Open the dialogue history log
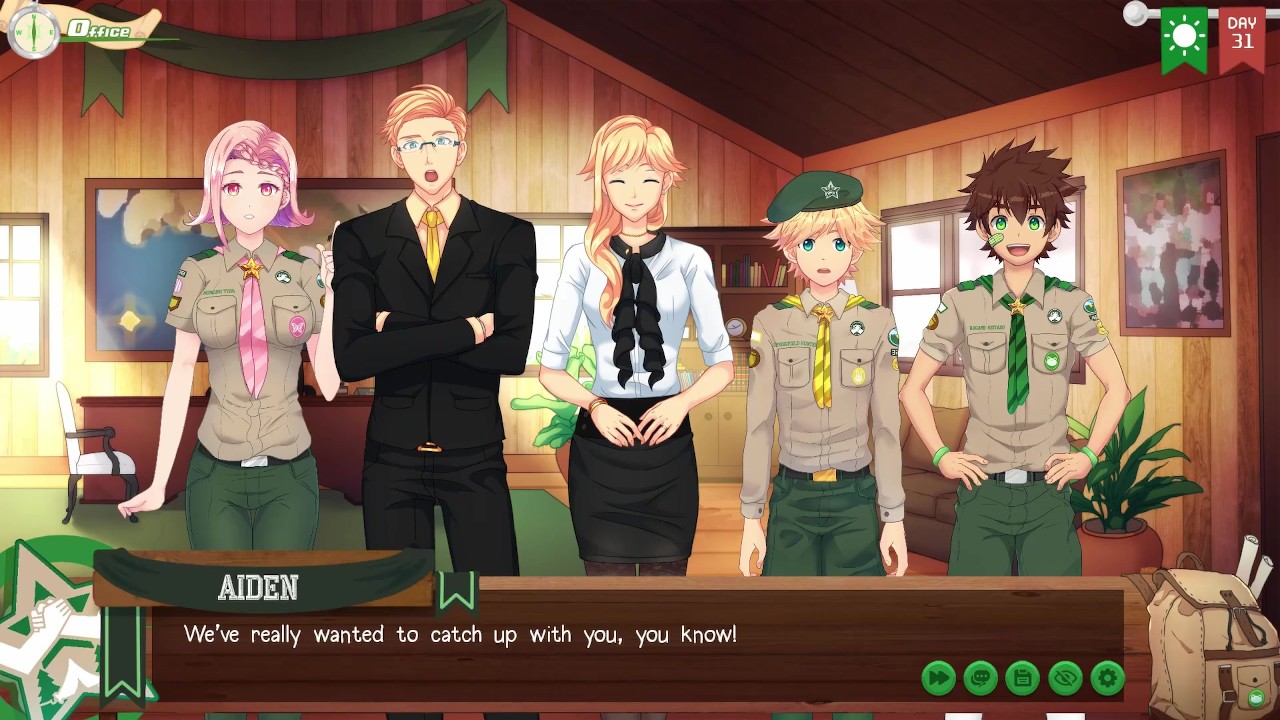 pyautogui.click(x=980, y=678)
